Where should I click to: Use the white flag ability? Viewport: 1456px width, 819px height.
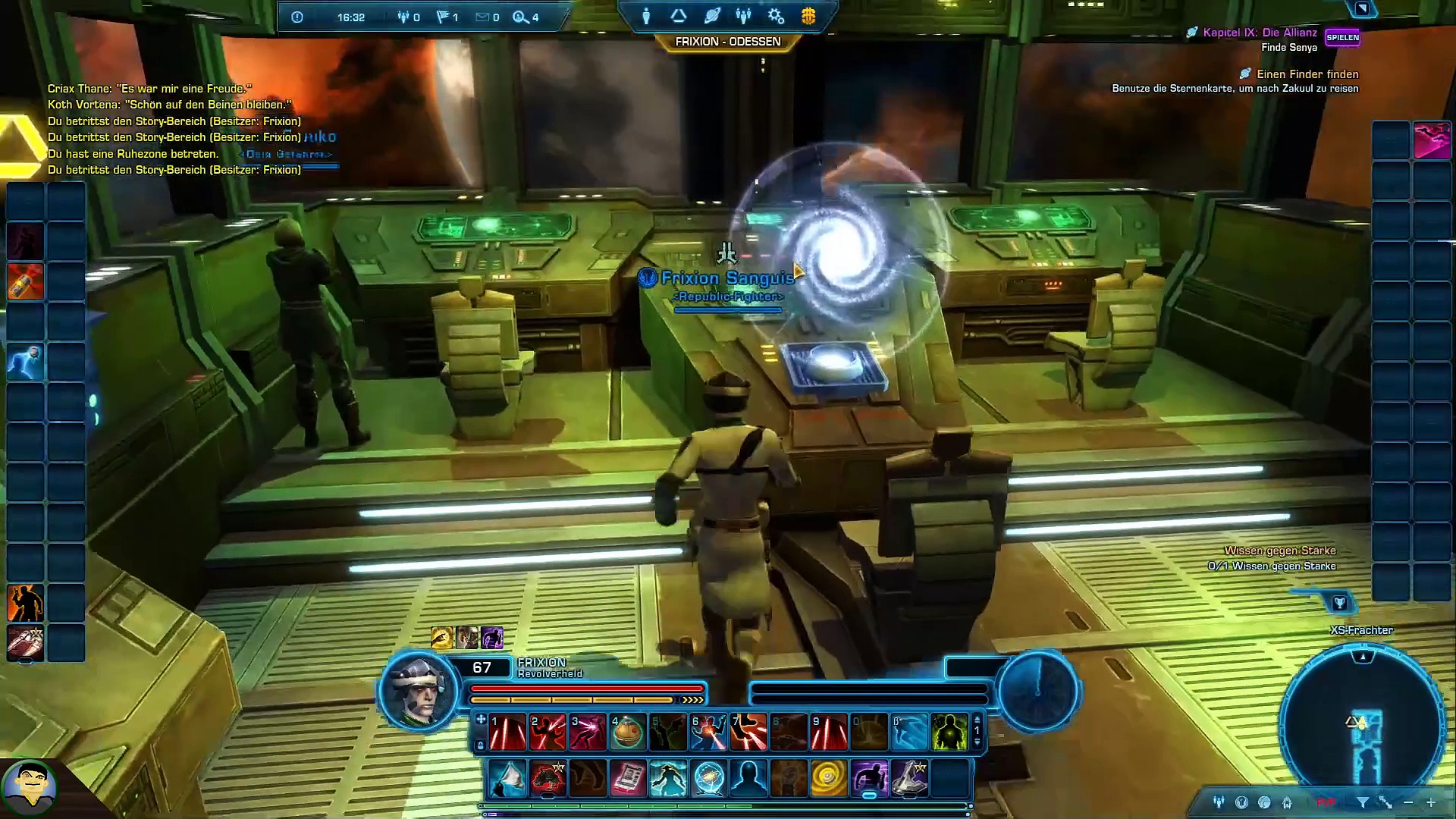(x=507, y=779)
